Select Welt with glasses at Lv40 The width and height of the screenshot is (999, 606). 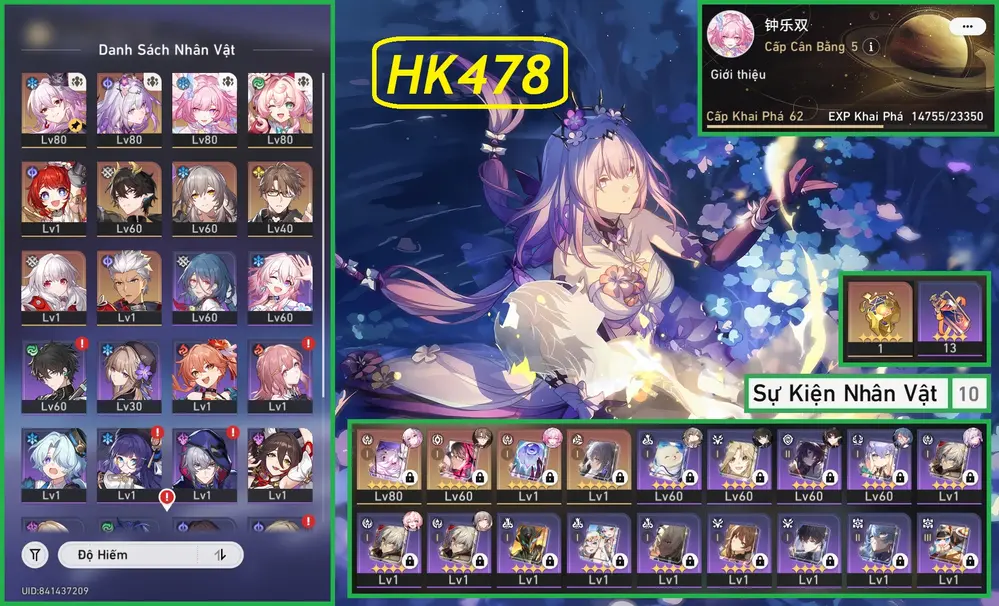pyautogui.click(x=277, y=194)
